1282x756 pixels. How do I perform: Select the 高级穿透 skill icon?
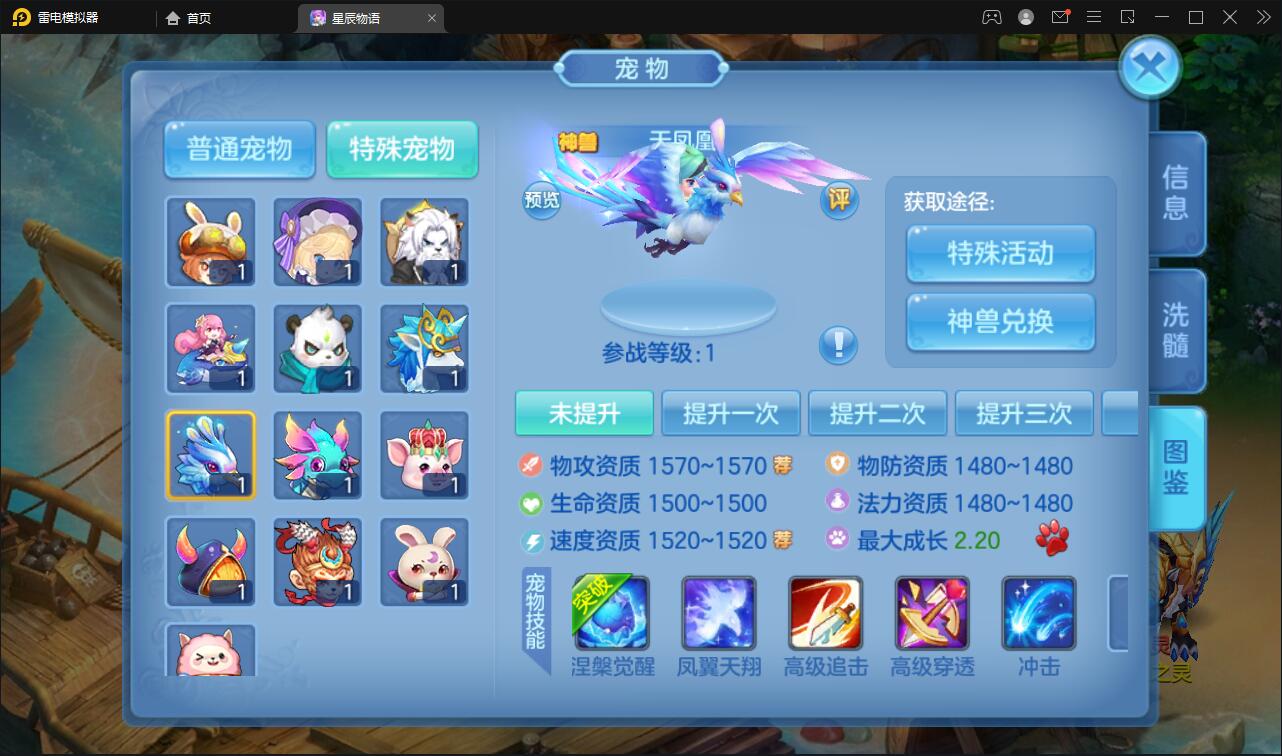pyautogui.click(x=931, y=612)
